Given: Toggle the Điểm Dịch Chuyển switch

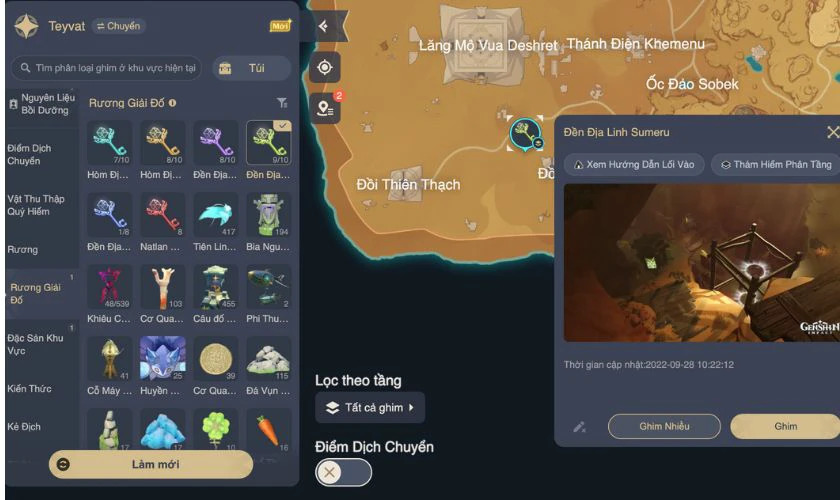Looking at the screenshot, I should coord(343,472).
